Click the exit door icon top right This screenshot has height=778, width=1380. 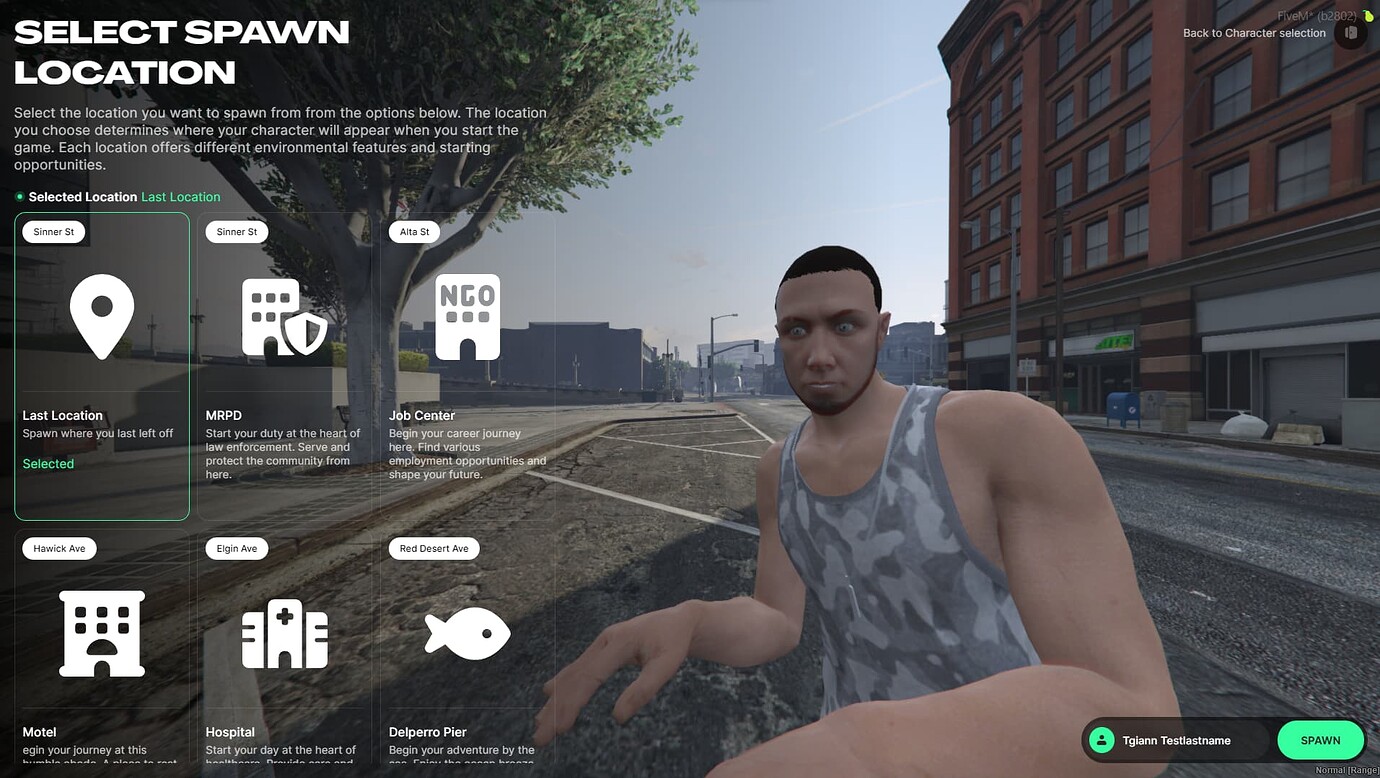pos(1350,32)
